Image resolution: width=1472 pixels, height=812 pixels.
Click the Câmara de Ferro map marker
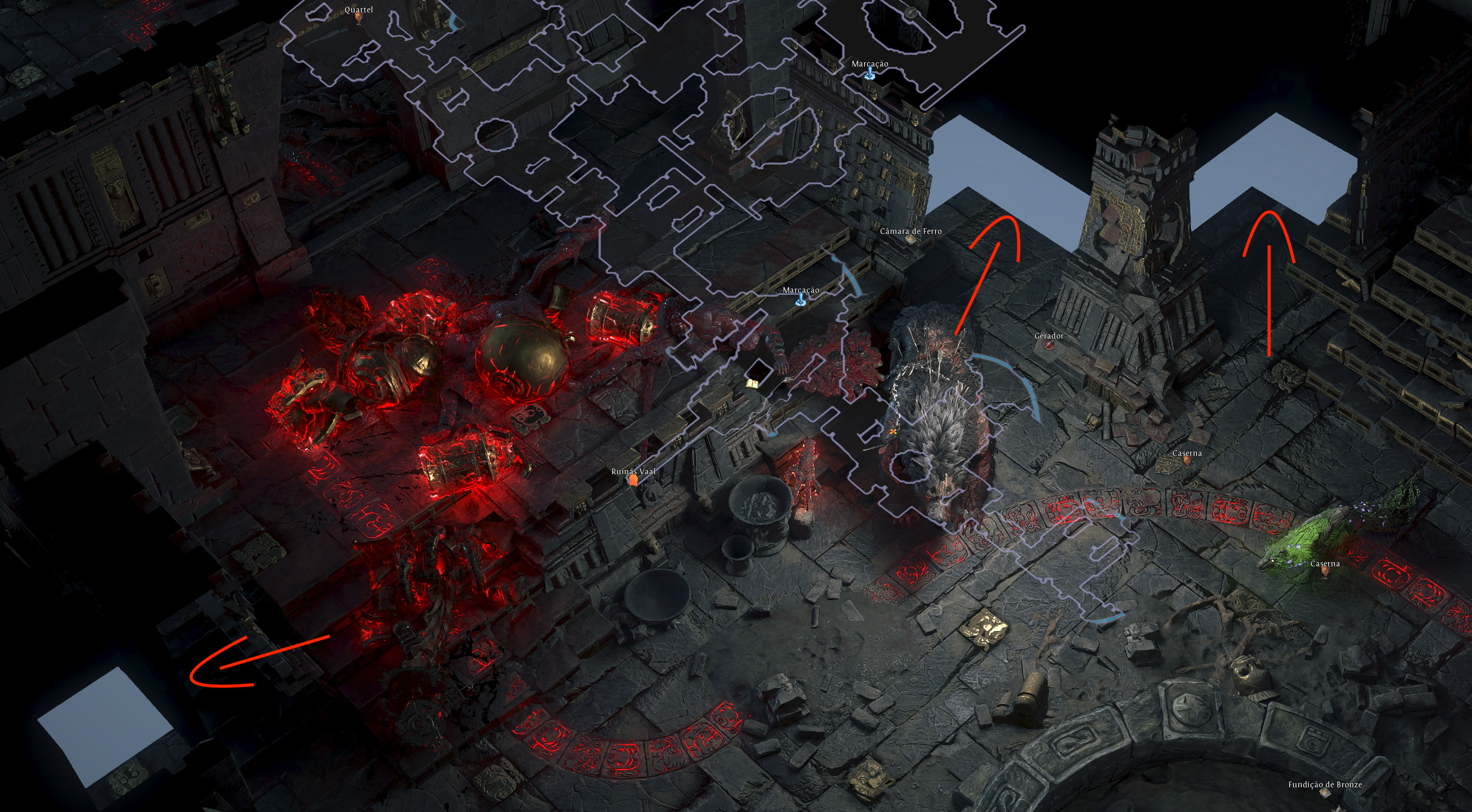coord(911,239)
